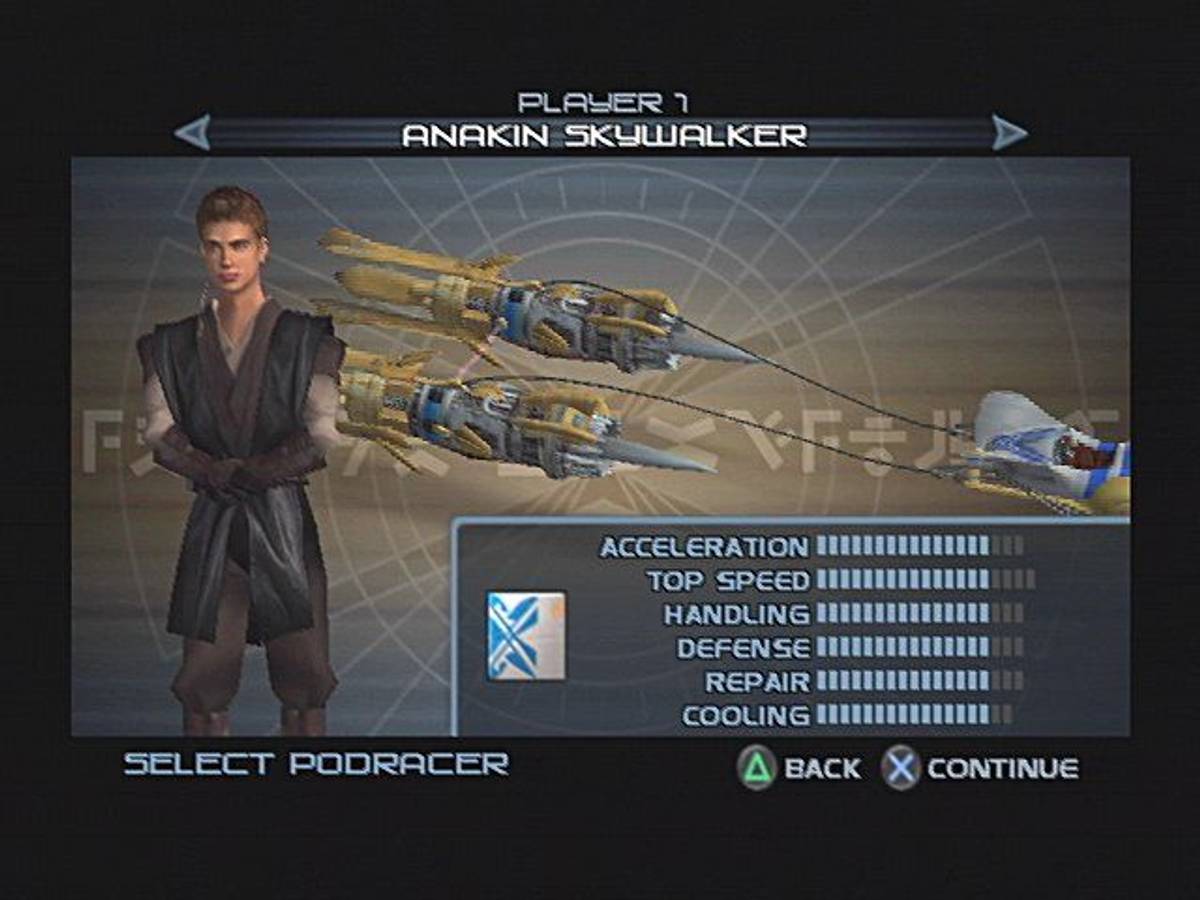Click the blue and white podracer emblem
The image size is (1200, 900).
526,636
